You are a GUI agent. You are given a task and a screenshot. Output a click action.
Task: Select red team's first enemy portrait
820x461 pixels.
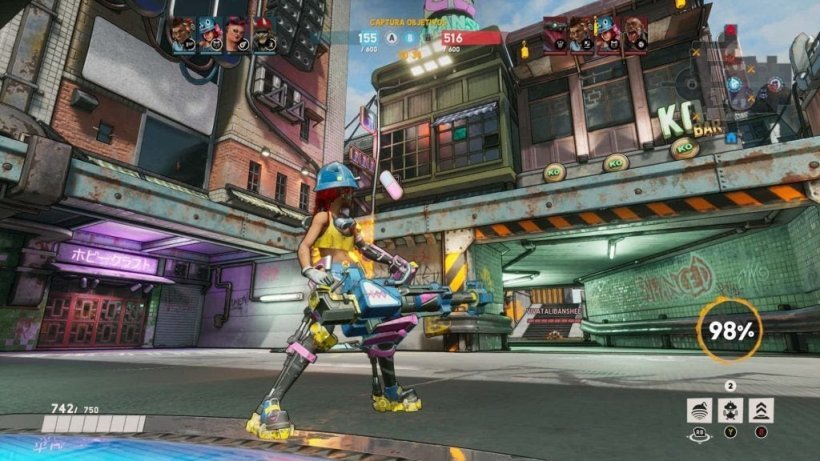(x=554, y=33)
